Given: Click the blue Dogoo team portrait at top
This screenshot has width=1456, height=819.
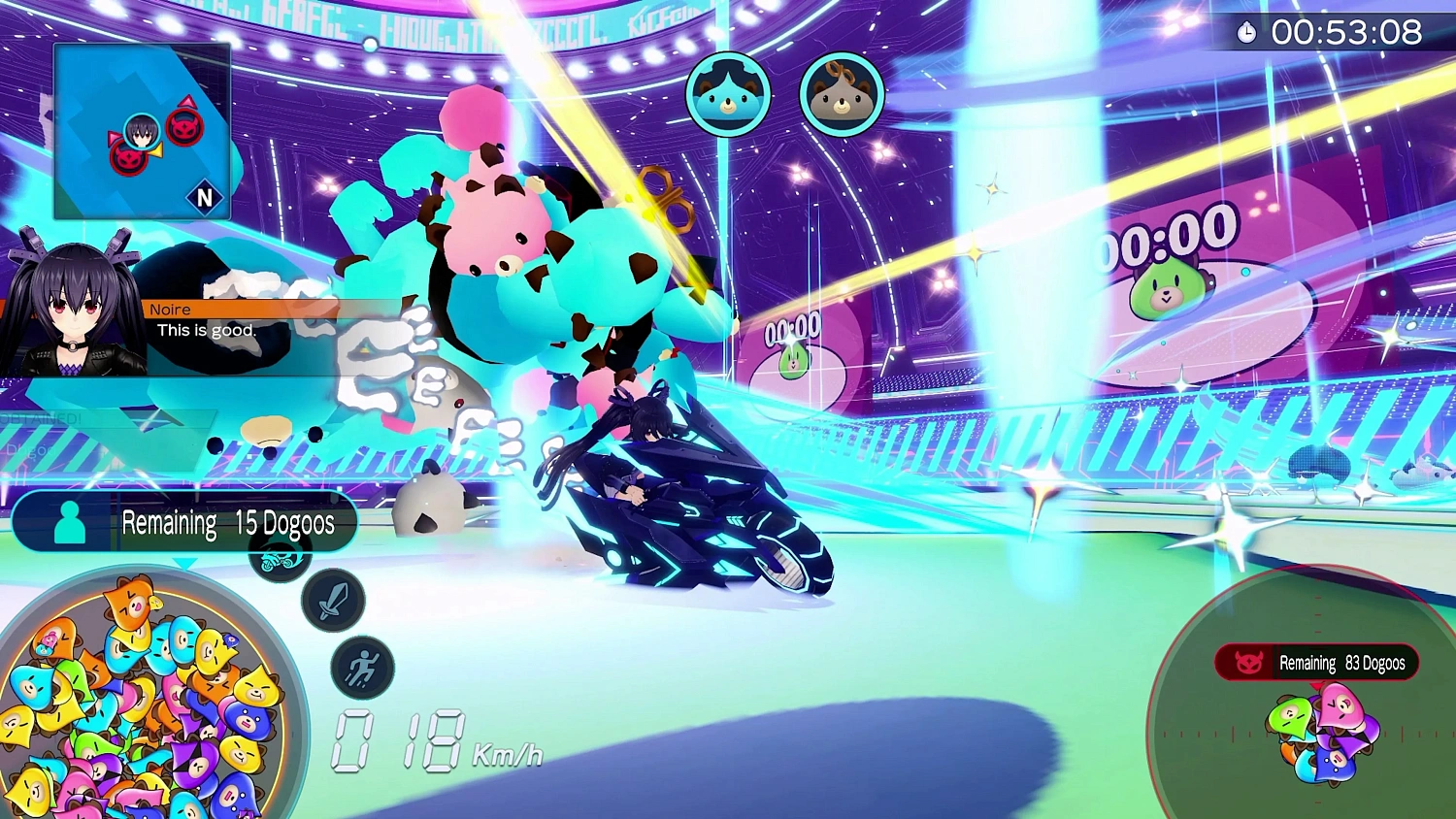Looking at the screenshot, I should click(730, 94).
